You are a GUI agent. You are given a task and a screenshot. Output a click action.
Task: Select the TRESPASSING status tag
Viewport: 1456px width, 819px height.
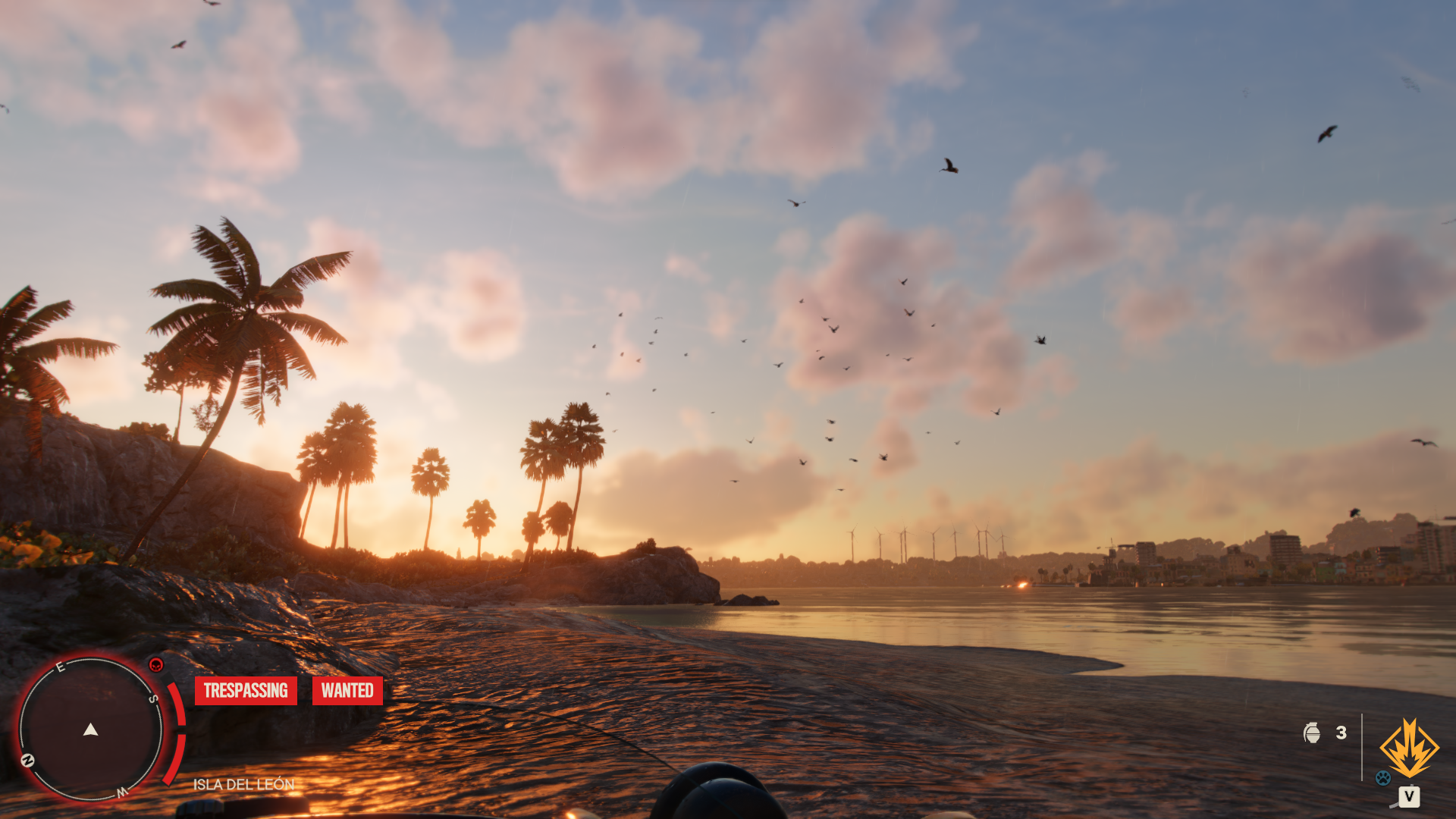coord(246,690)
